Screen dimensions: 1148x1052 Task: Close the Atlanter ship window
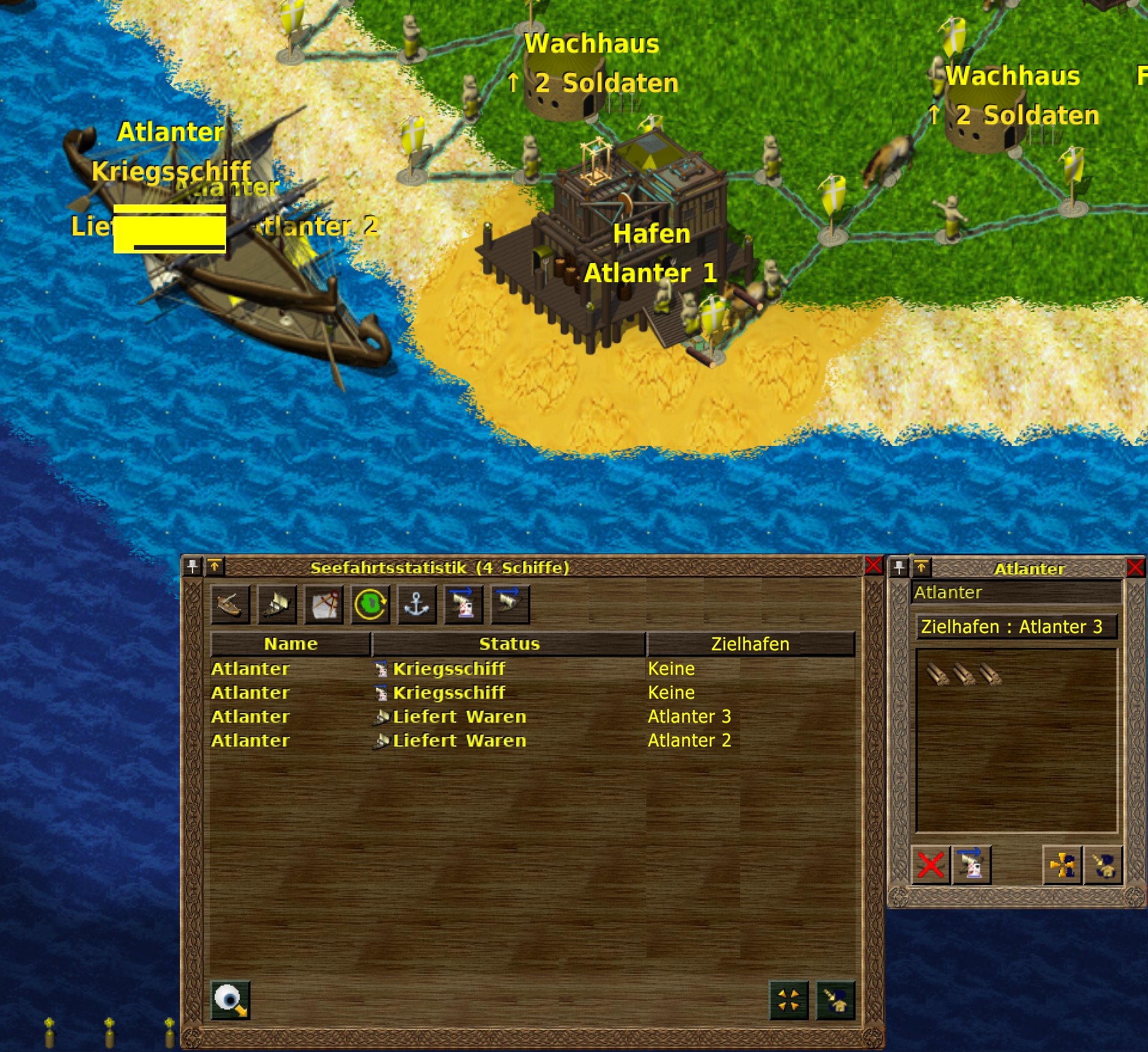[x=1135, y=567]
